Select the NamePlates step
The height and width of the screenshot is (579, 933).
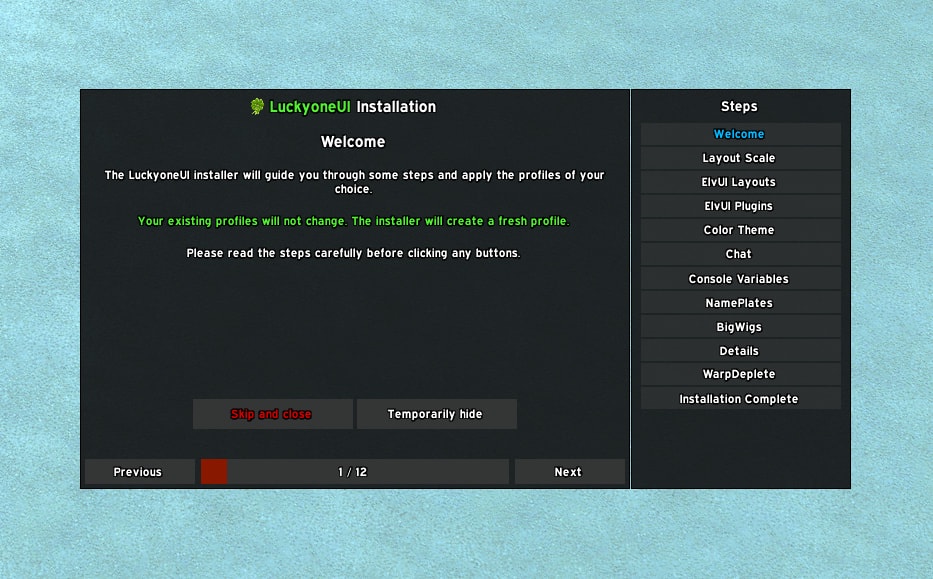[740, 303]
